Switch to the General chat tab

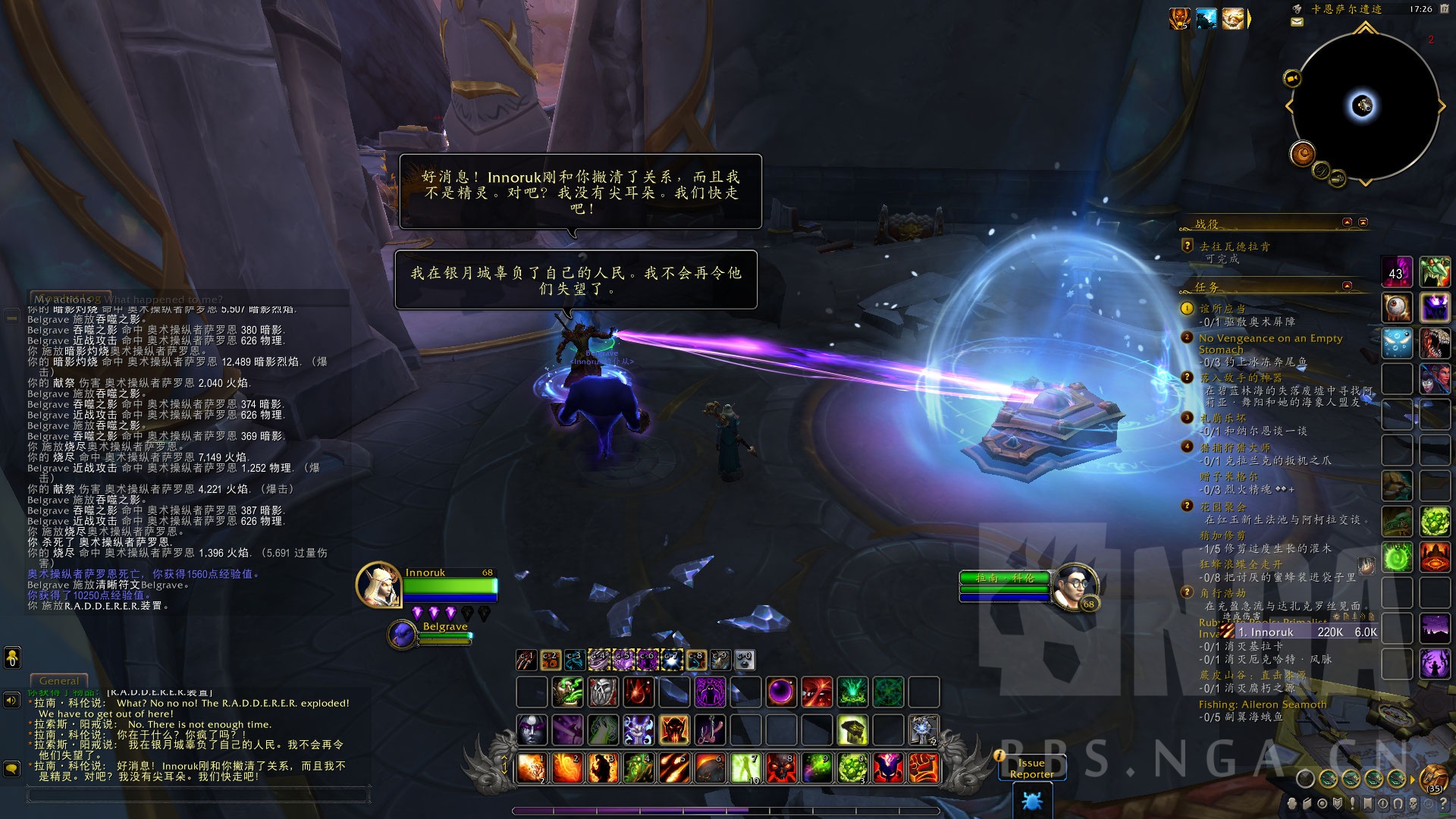pos(58,681)
